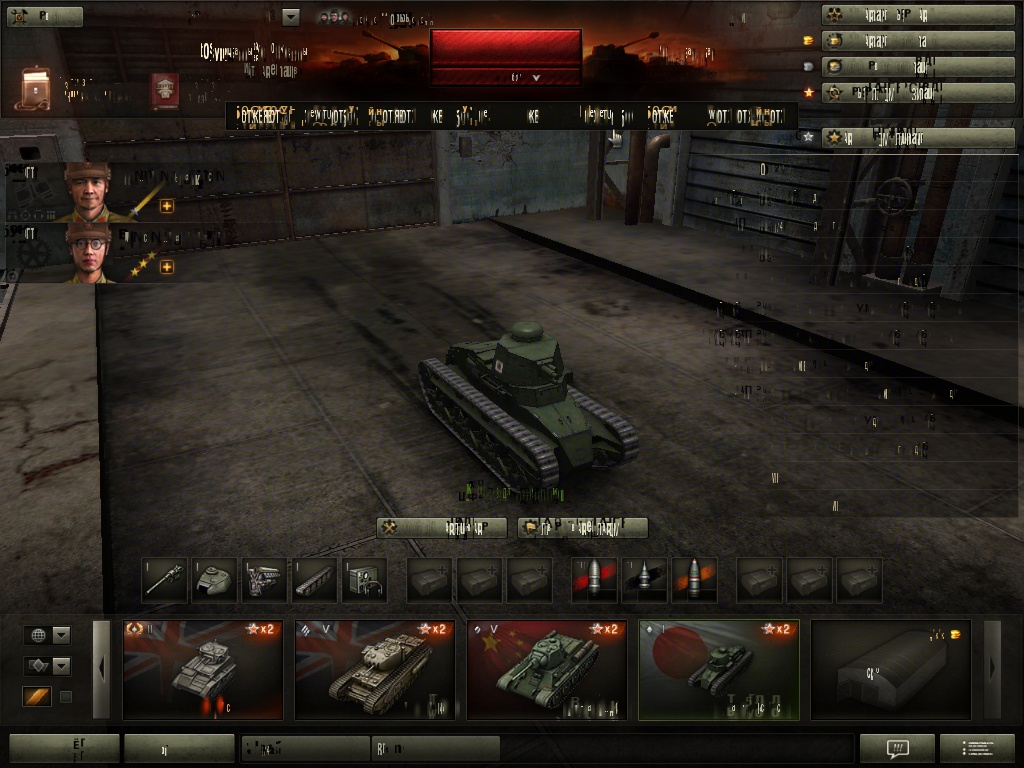Select the first crew member portrait
Image resolution: width=1024 pixels, height=768 pixels.
[88, 192]
